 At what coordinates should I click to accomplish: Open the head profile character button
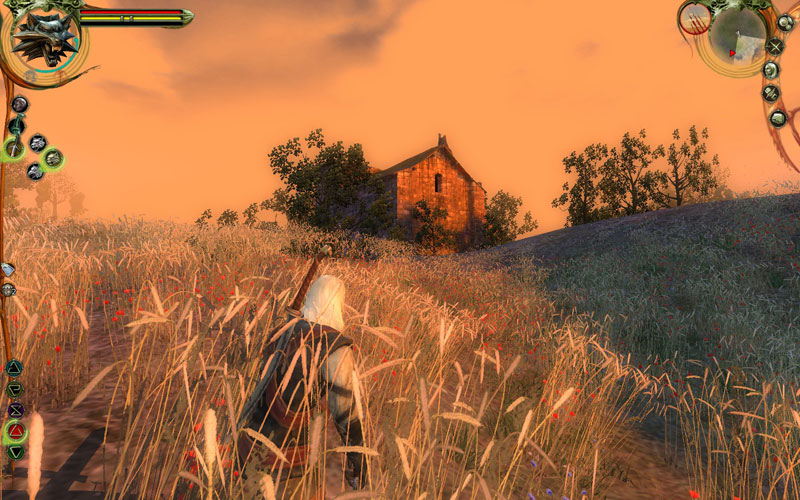coord(771,70)
